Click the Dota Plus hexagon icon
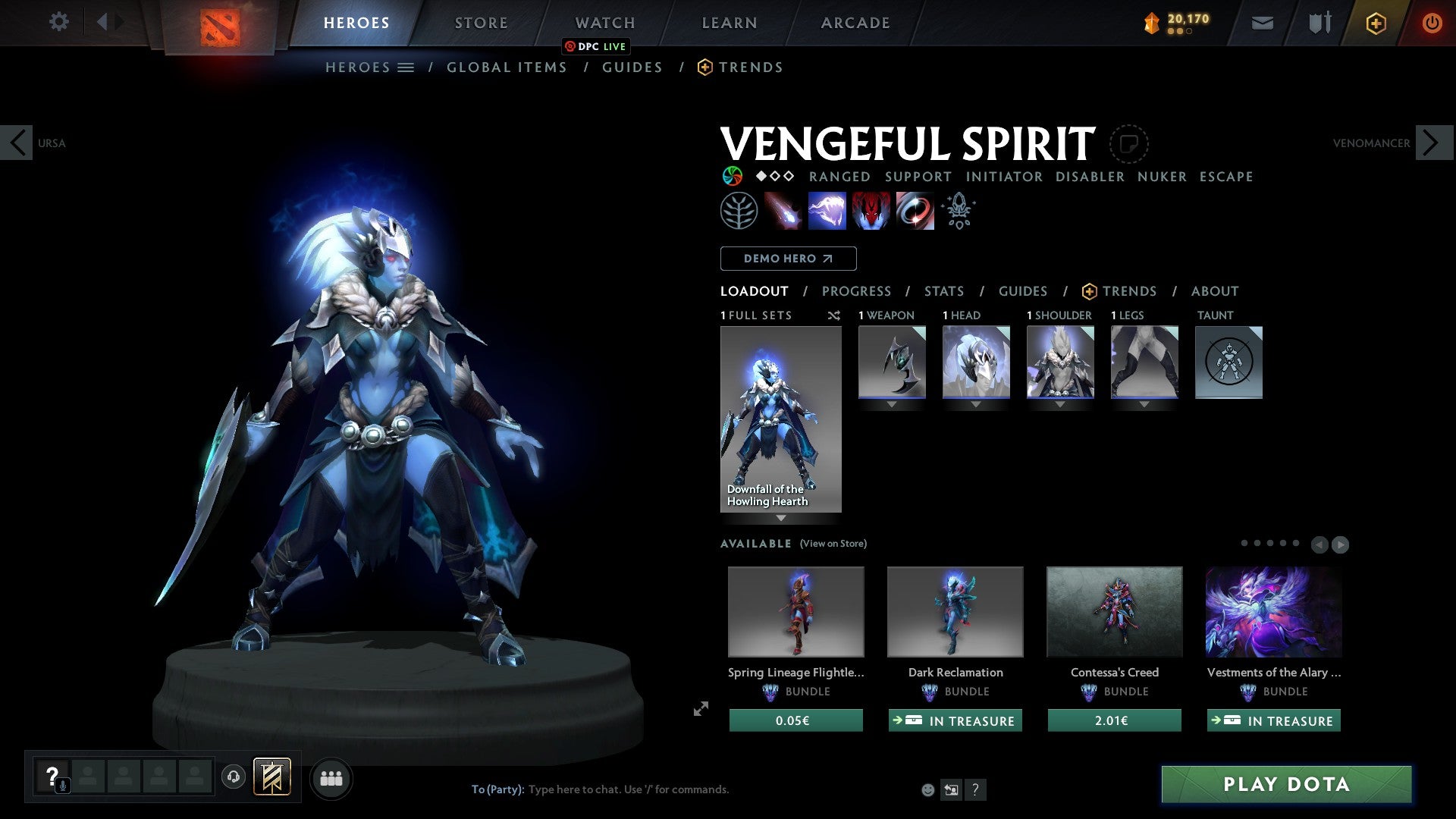The image size is (1456, 819). 1375,23
